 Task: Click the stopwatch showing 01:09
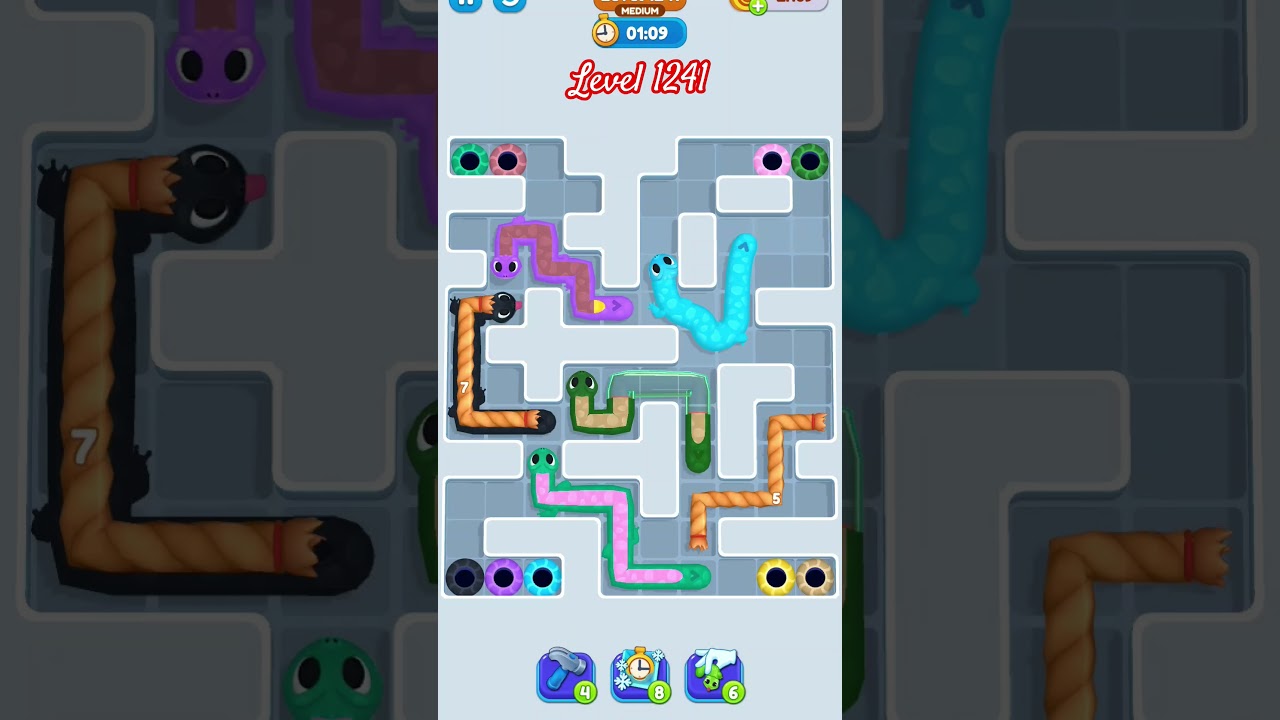[x=637, y=32]
